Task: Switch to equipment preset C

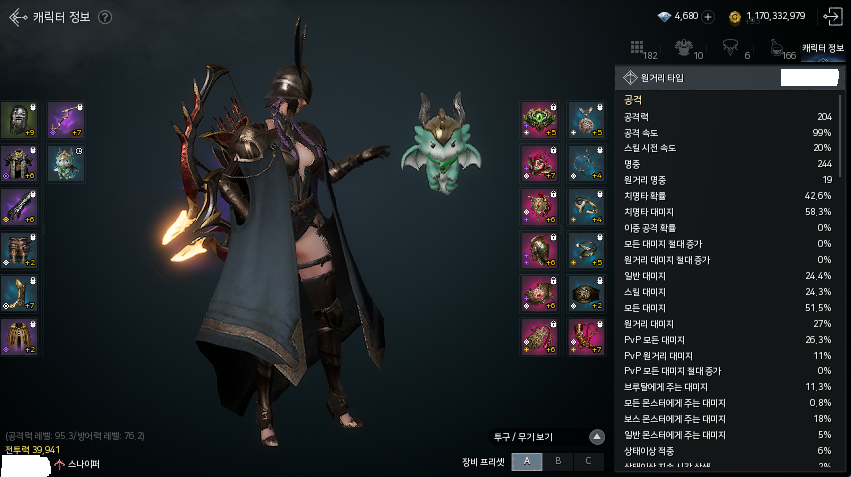Action: (x=589, y=461)
